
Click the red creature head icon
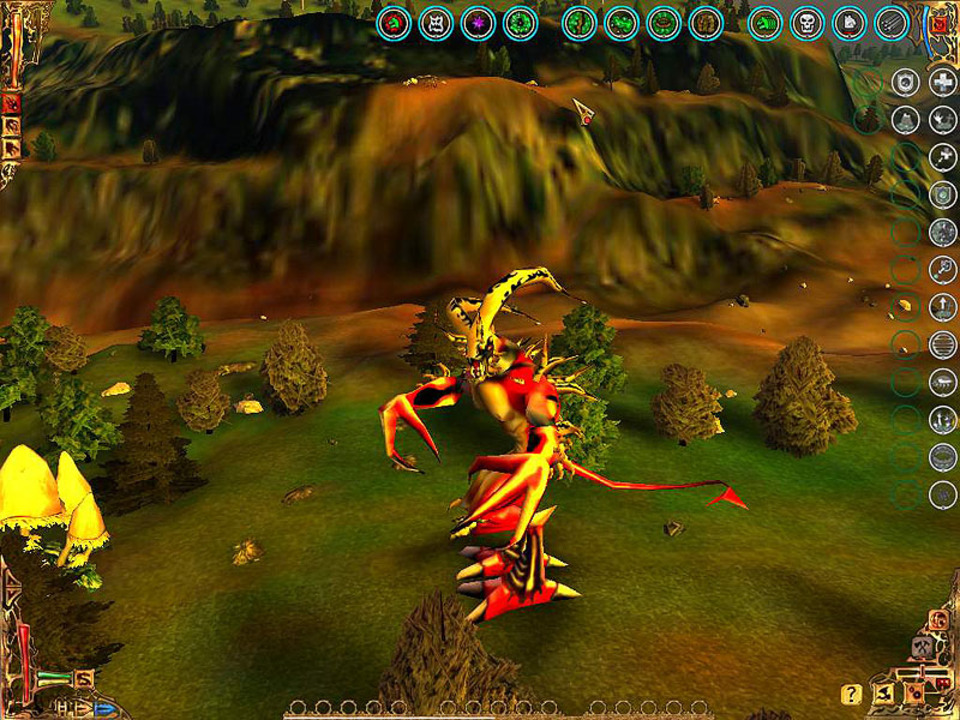pos(394,23)
